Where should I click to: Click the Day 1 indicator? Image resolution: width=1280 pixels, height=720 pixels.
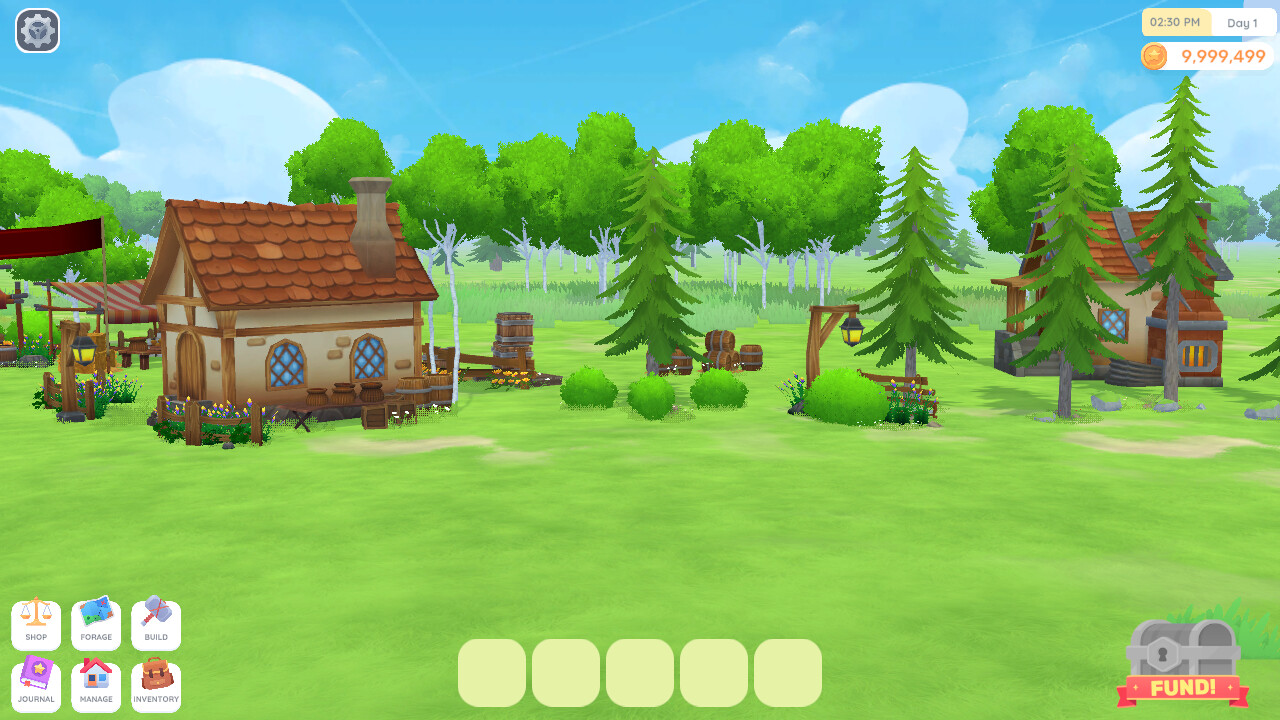[1243, 22]
